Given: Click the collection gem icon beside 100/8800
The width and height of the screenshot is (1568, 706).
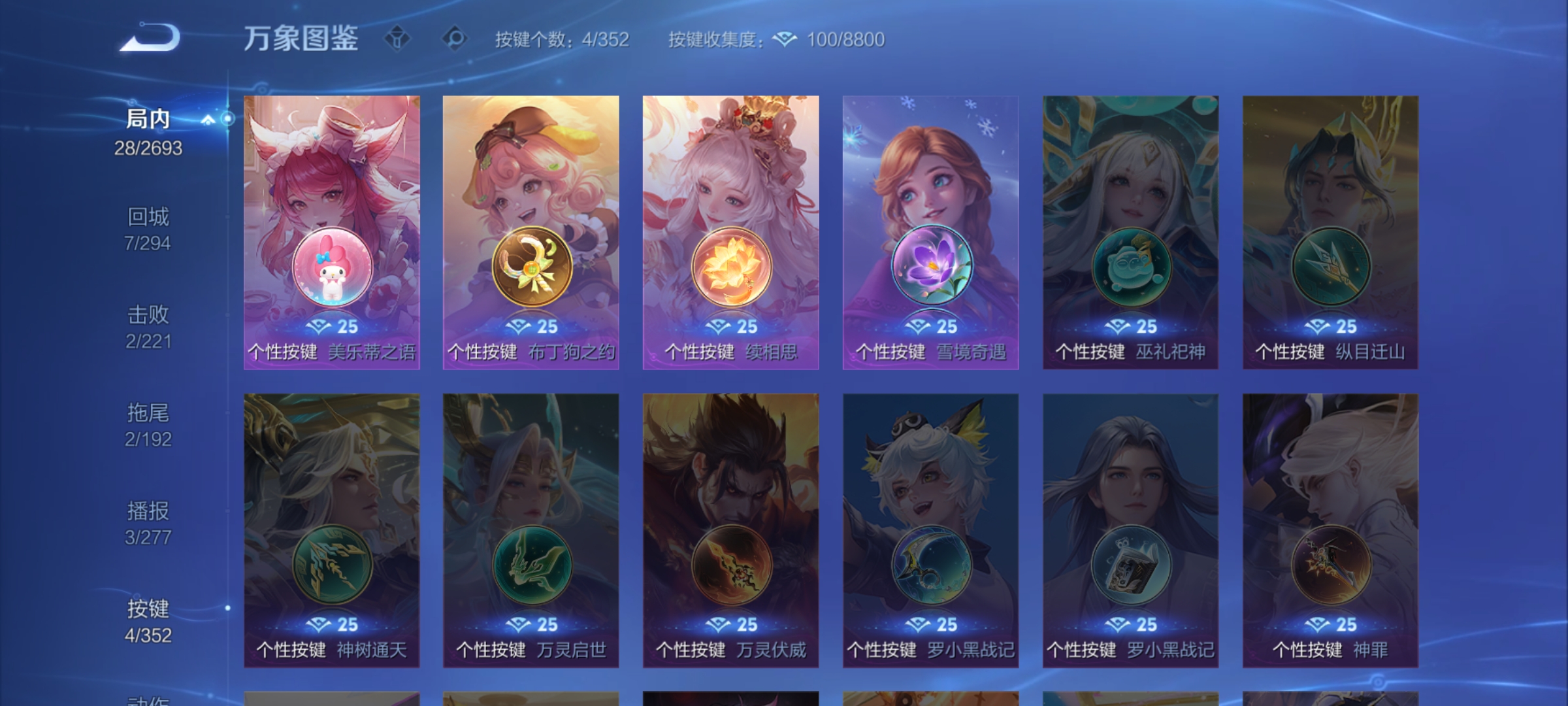Looking at the screenshot, I should click(x=783, y=40).
